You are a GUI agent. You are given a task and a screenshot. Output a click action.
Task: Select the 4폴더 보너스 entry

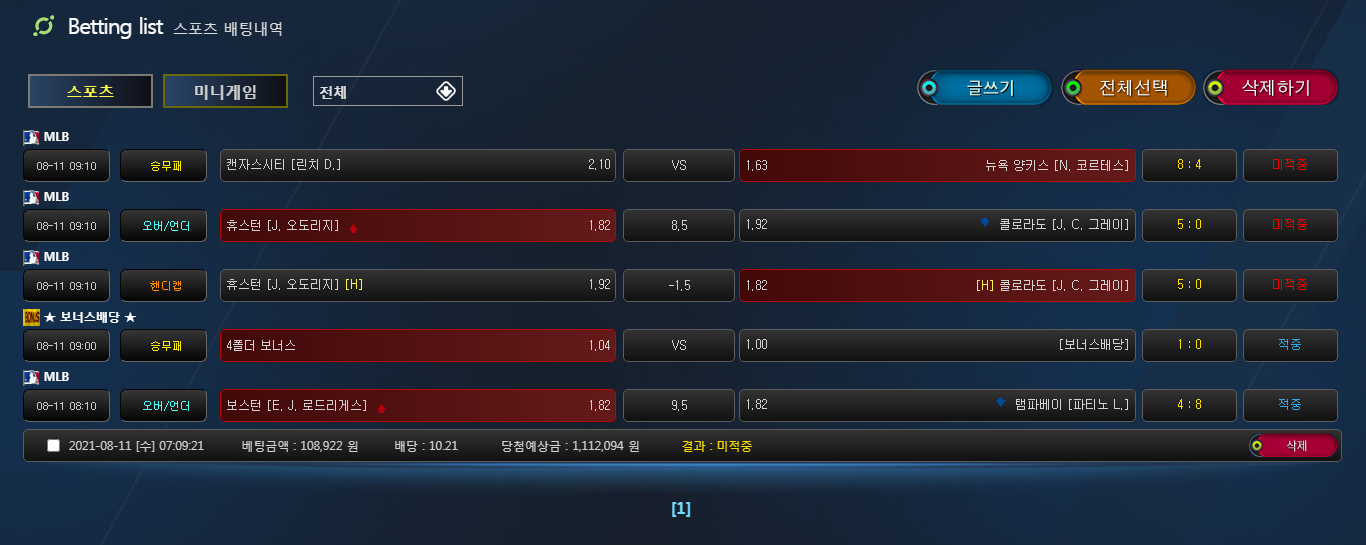tap(418, 345)
